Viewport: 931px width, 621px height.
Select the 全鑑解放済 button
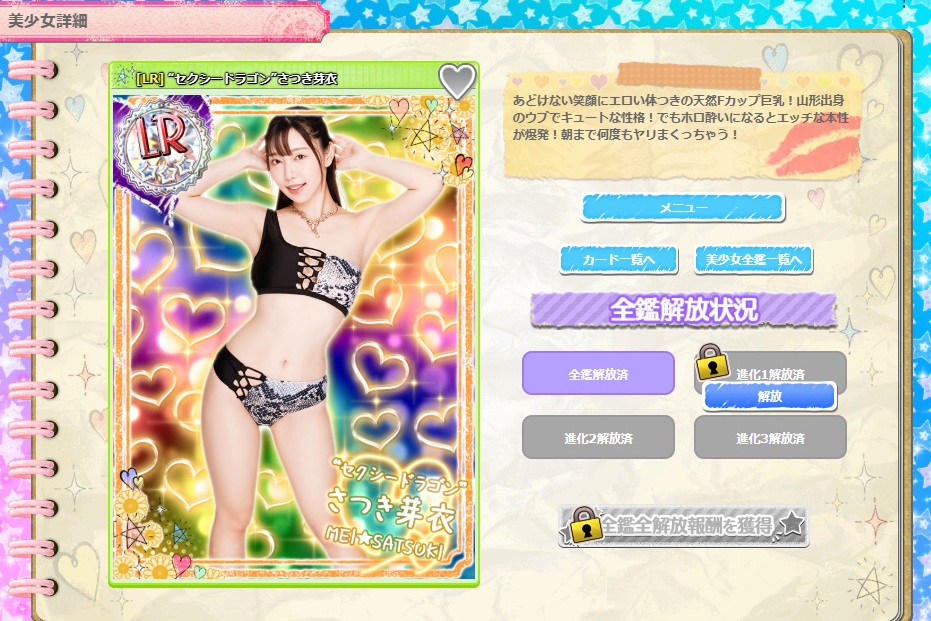pos(598,374)
